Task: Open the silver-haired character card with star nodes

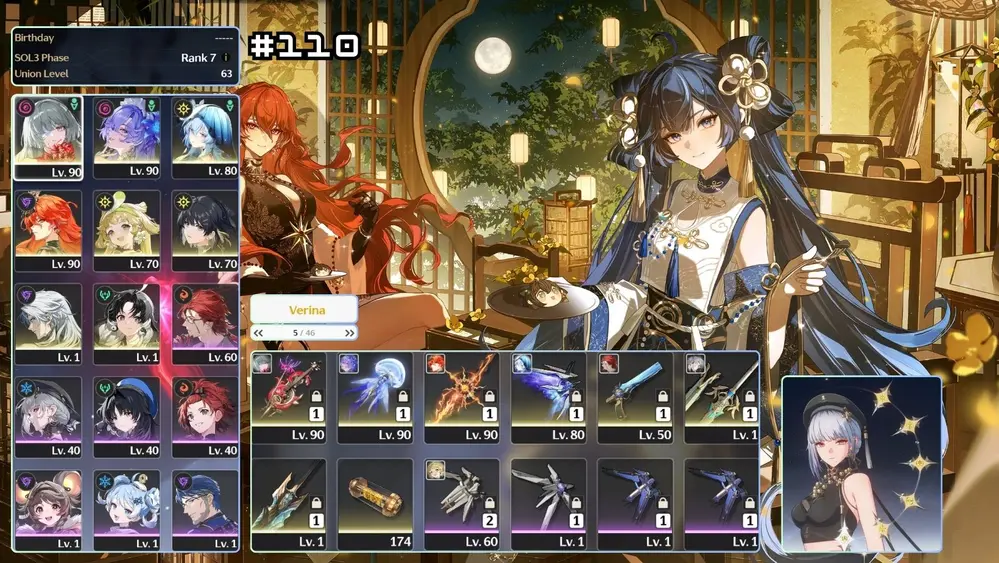Action: pyautogui.click(x=861, y=463)
